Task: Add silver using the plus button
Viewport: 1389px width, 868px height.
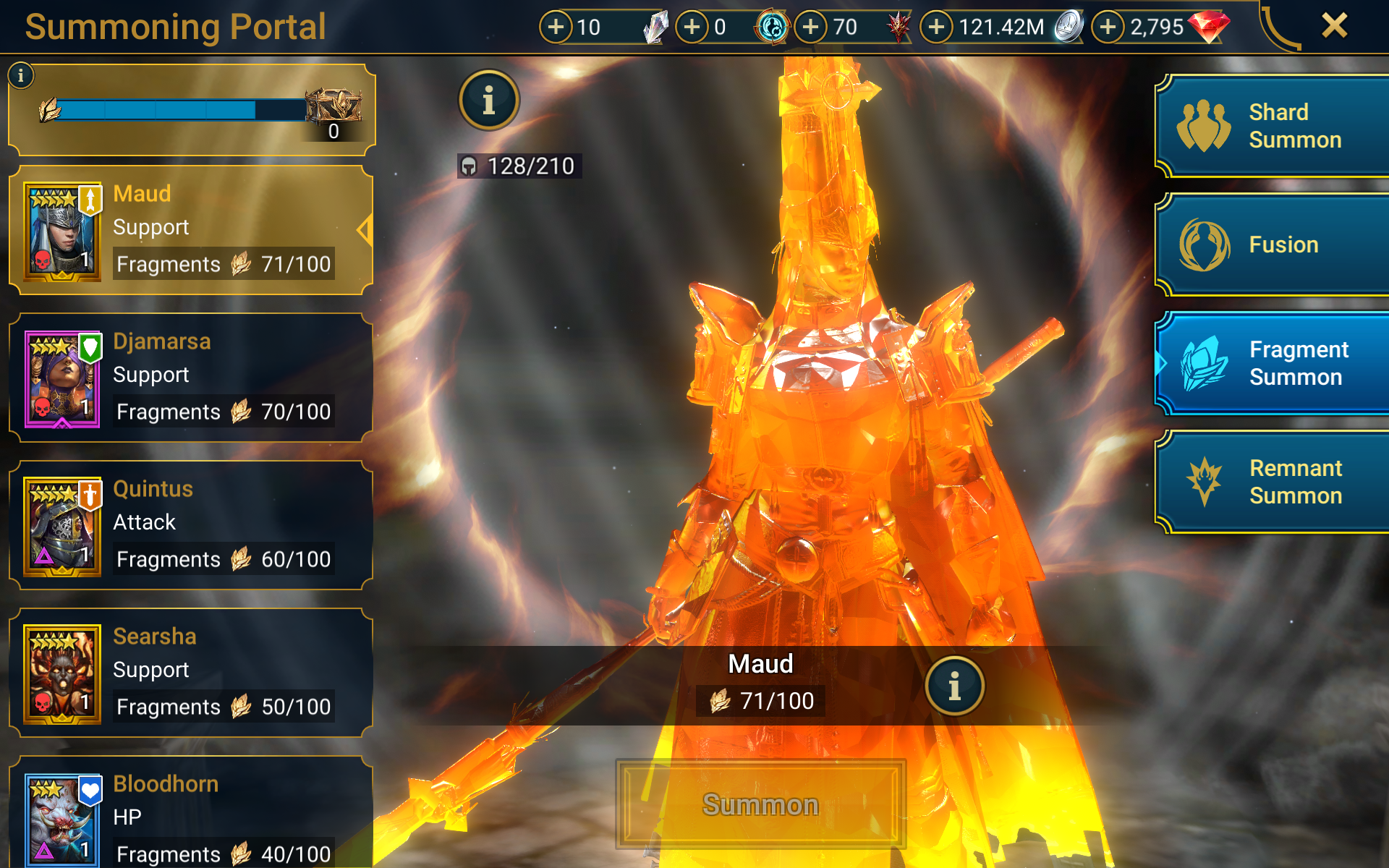Action: coord(937,27)
